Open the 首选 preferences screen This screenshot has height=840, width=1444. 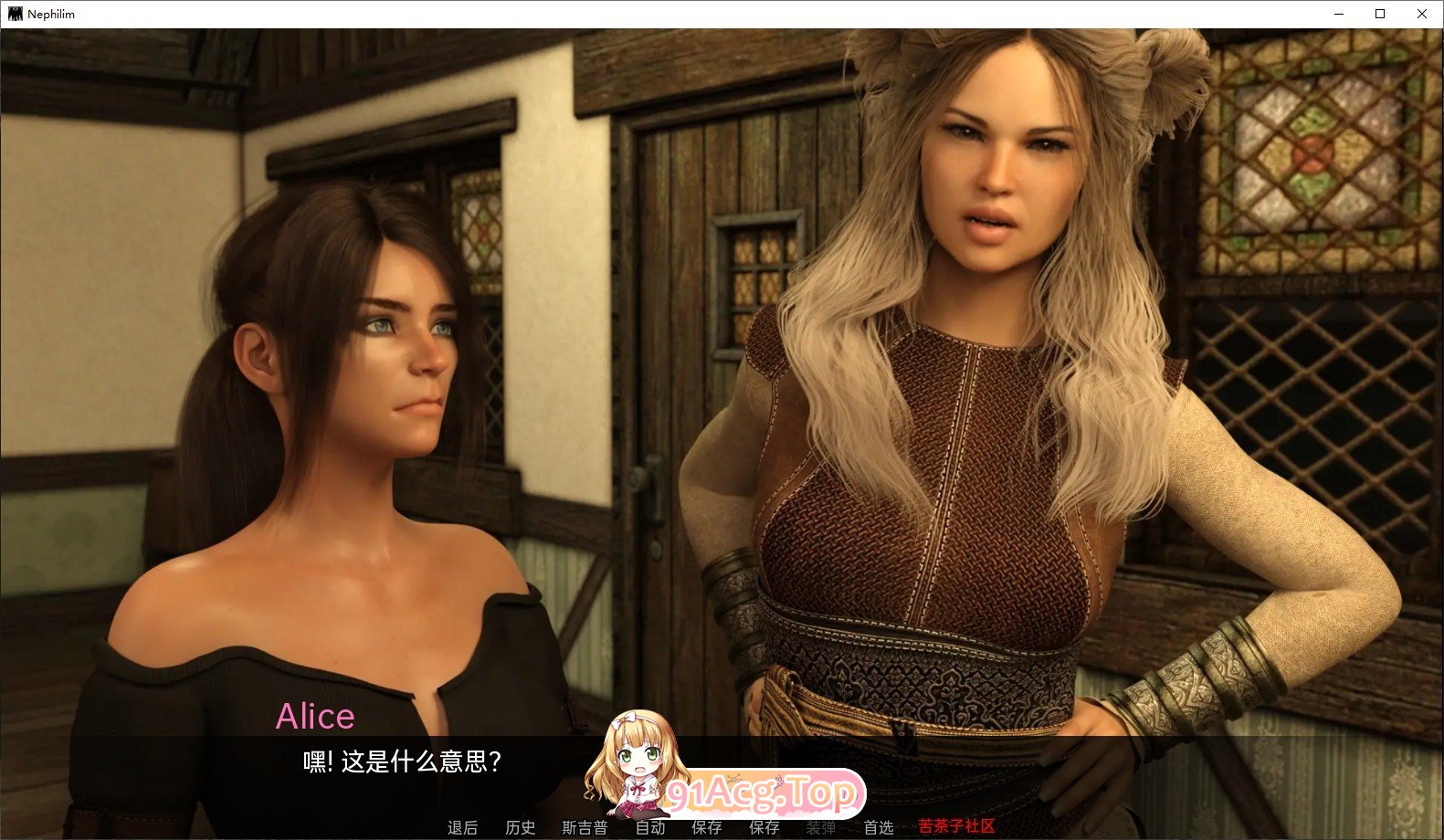879,828
